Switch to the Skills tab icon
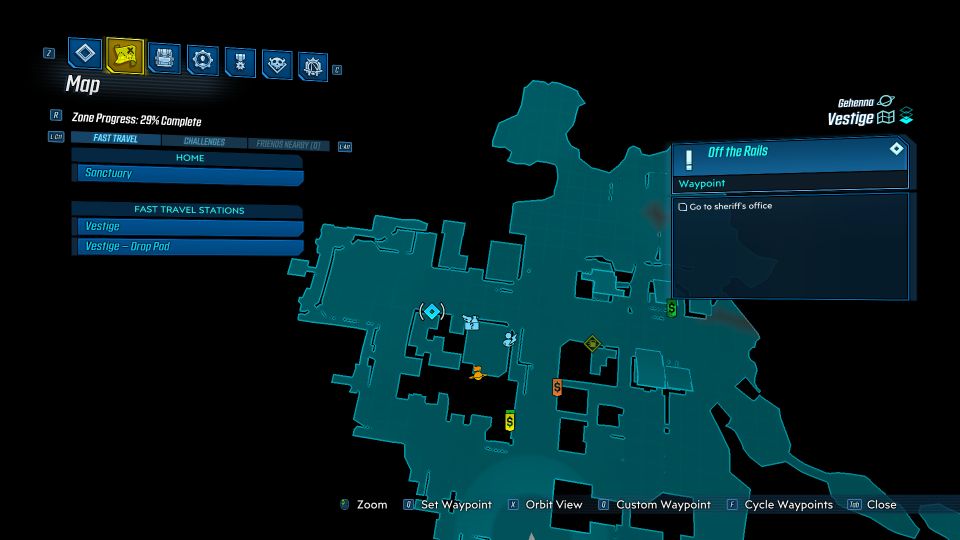 (x=204, y=60)
